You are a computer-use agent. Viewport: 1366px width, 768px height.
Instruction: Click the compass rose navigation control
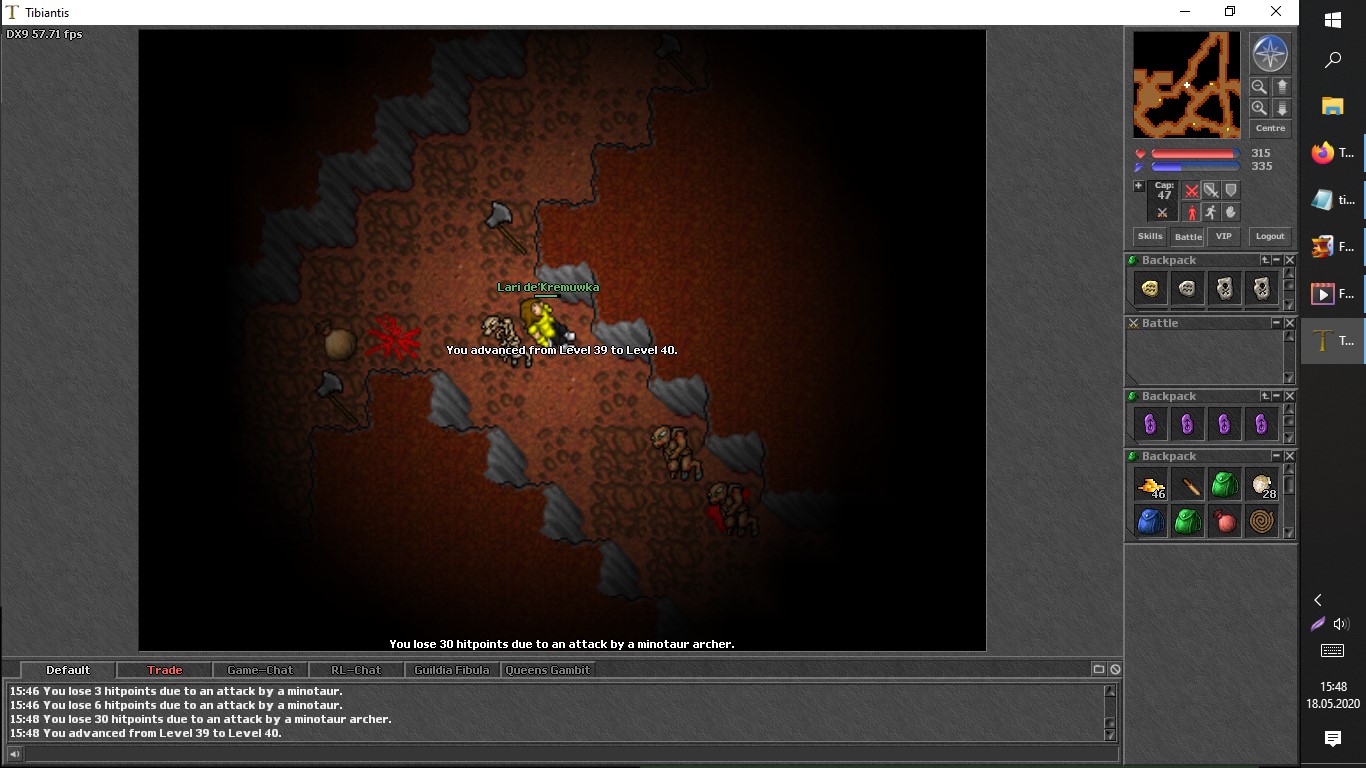pyautogui.click(x=1270, y=53)
